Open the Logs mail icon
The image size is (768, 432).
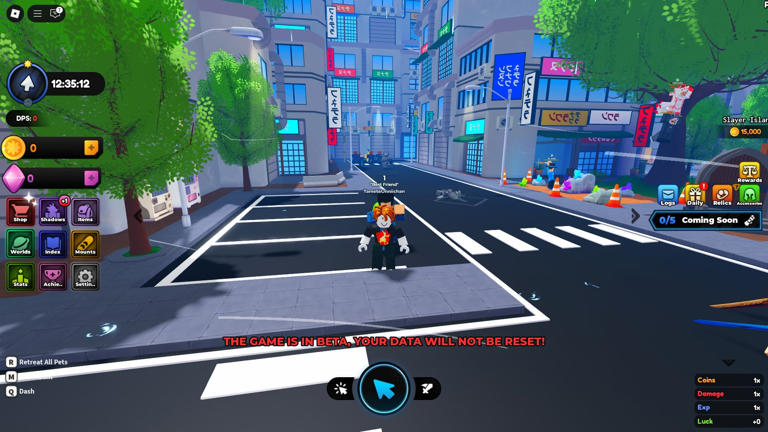tap(667, 194)
